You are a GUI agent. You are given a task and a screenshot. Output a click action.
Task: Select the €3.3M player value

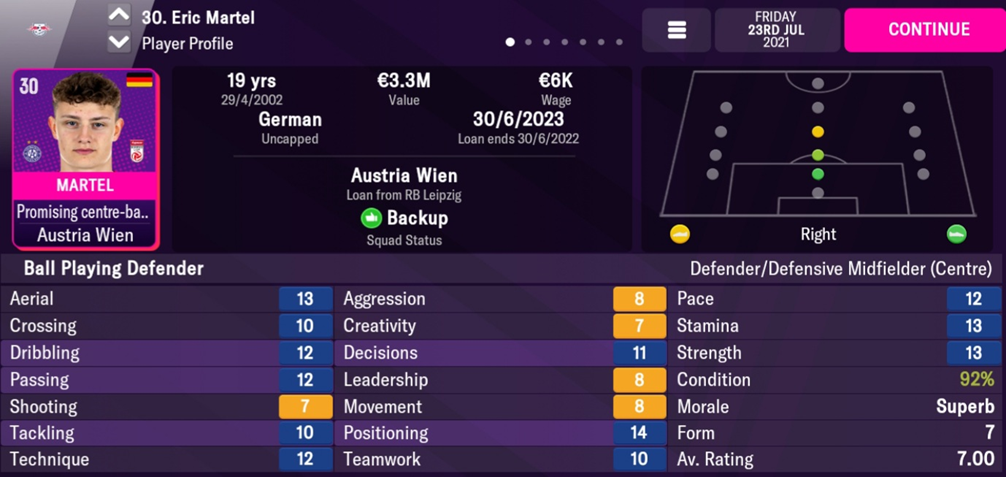[404, 81]
